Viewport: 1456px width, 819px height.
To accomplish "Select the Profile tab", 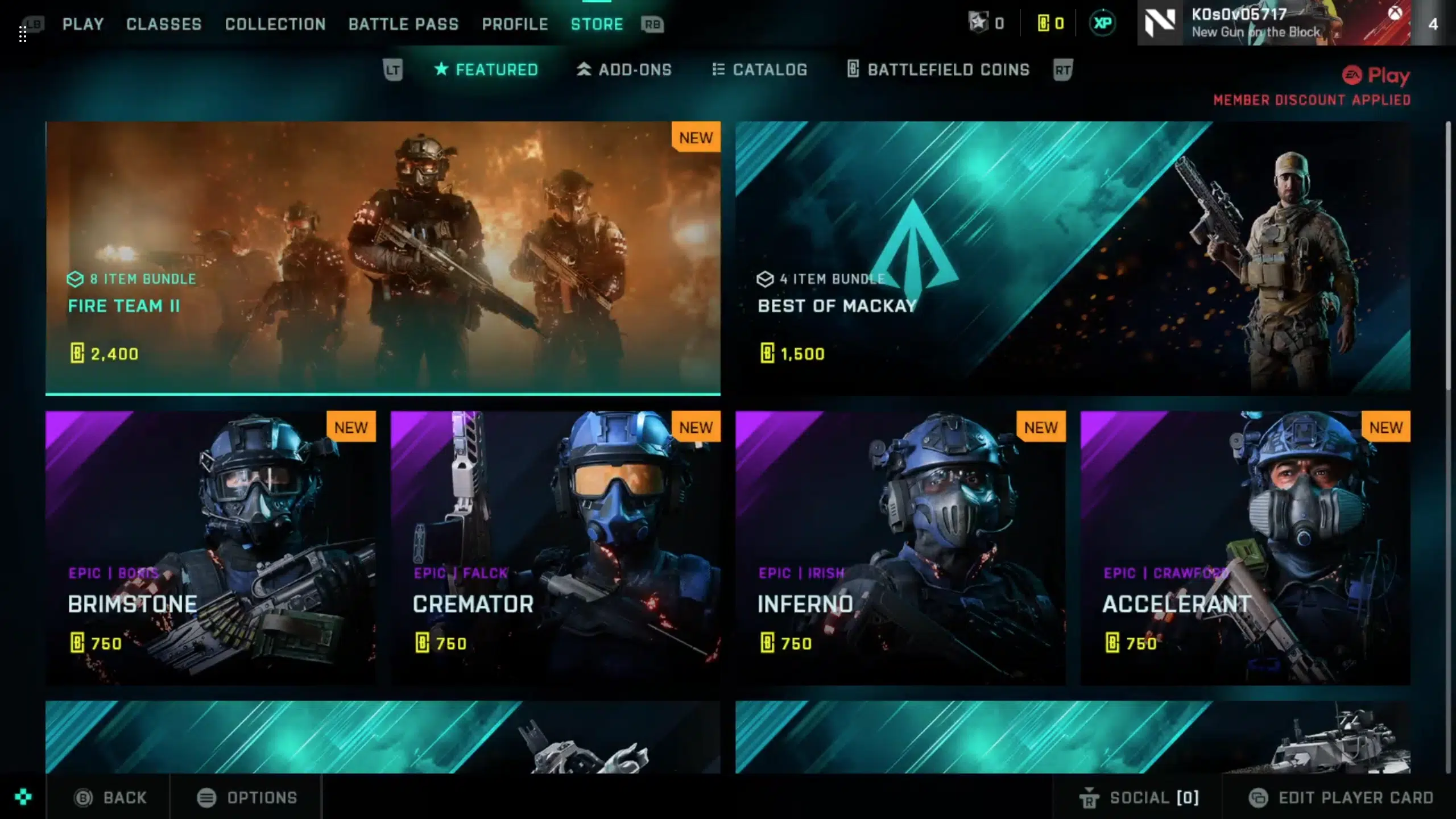I will pyautogui.click(x=515, y=24).
